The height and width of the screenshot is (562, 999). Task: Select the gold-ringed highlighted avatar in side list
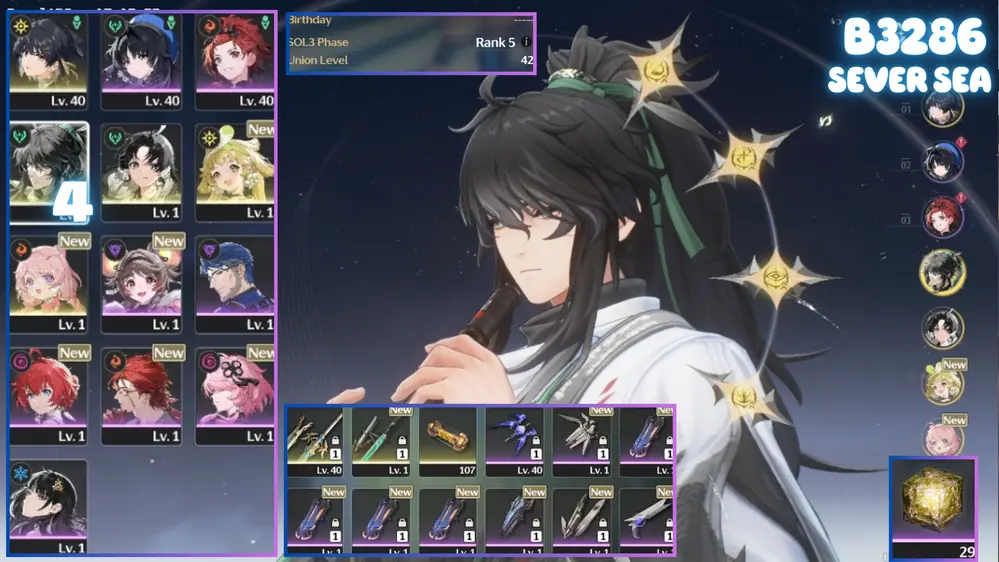point(942,273)
